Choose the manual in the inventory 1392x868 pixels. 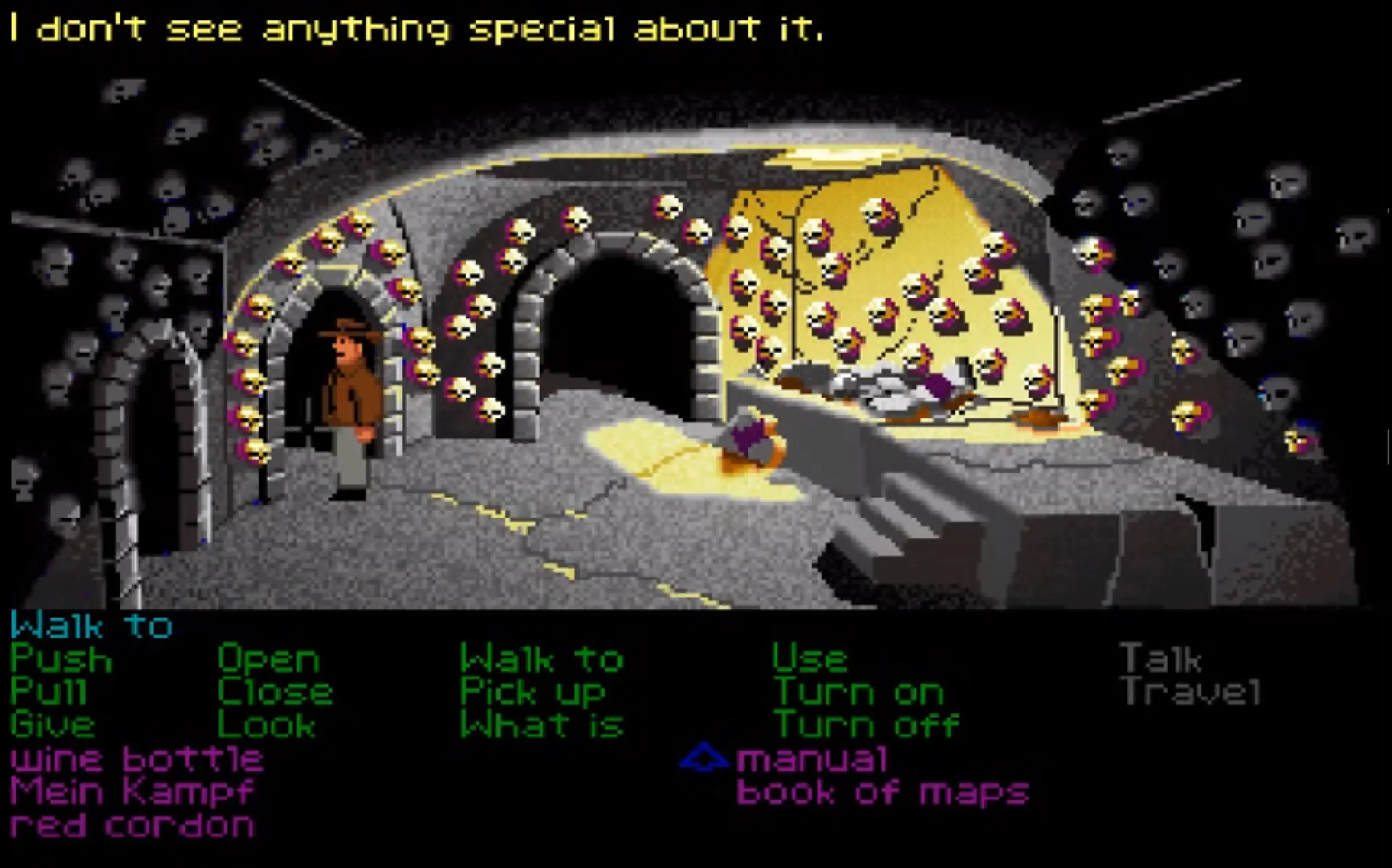click(x=812, y=759)
